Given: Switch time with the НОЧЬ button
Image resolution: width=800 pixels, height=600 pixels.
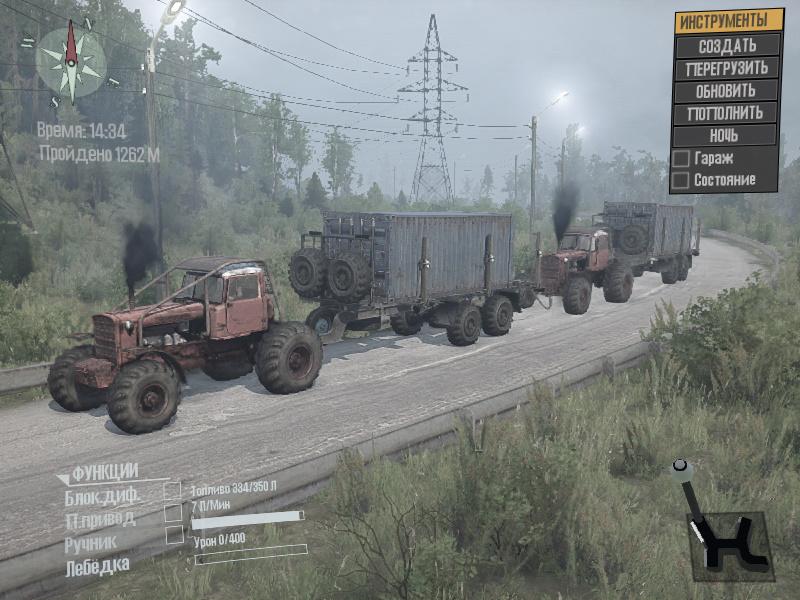Looking at the screenshot, I should point(727,135).
